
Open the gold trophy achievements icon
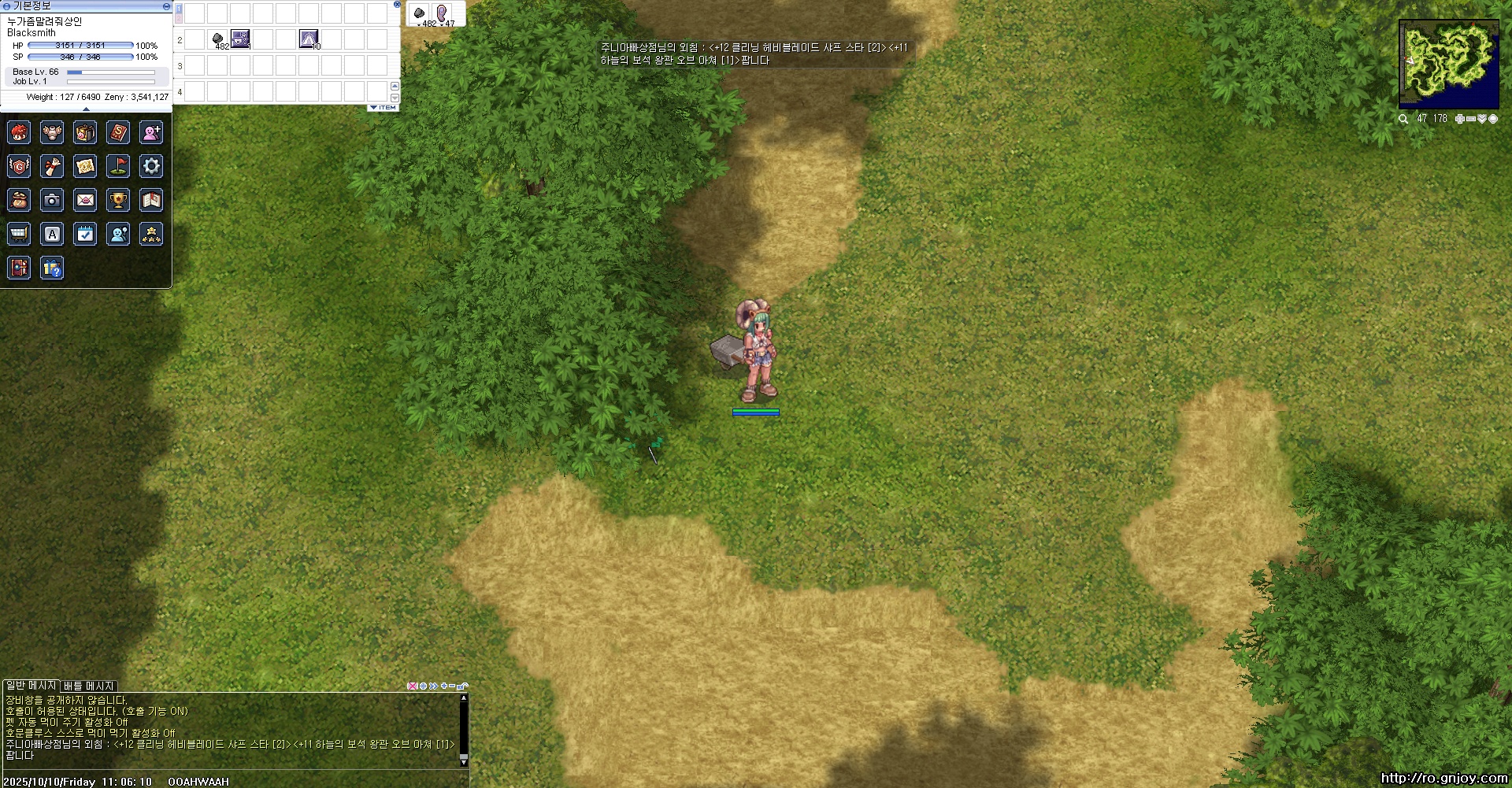click(118, 200)
